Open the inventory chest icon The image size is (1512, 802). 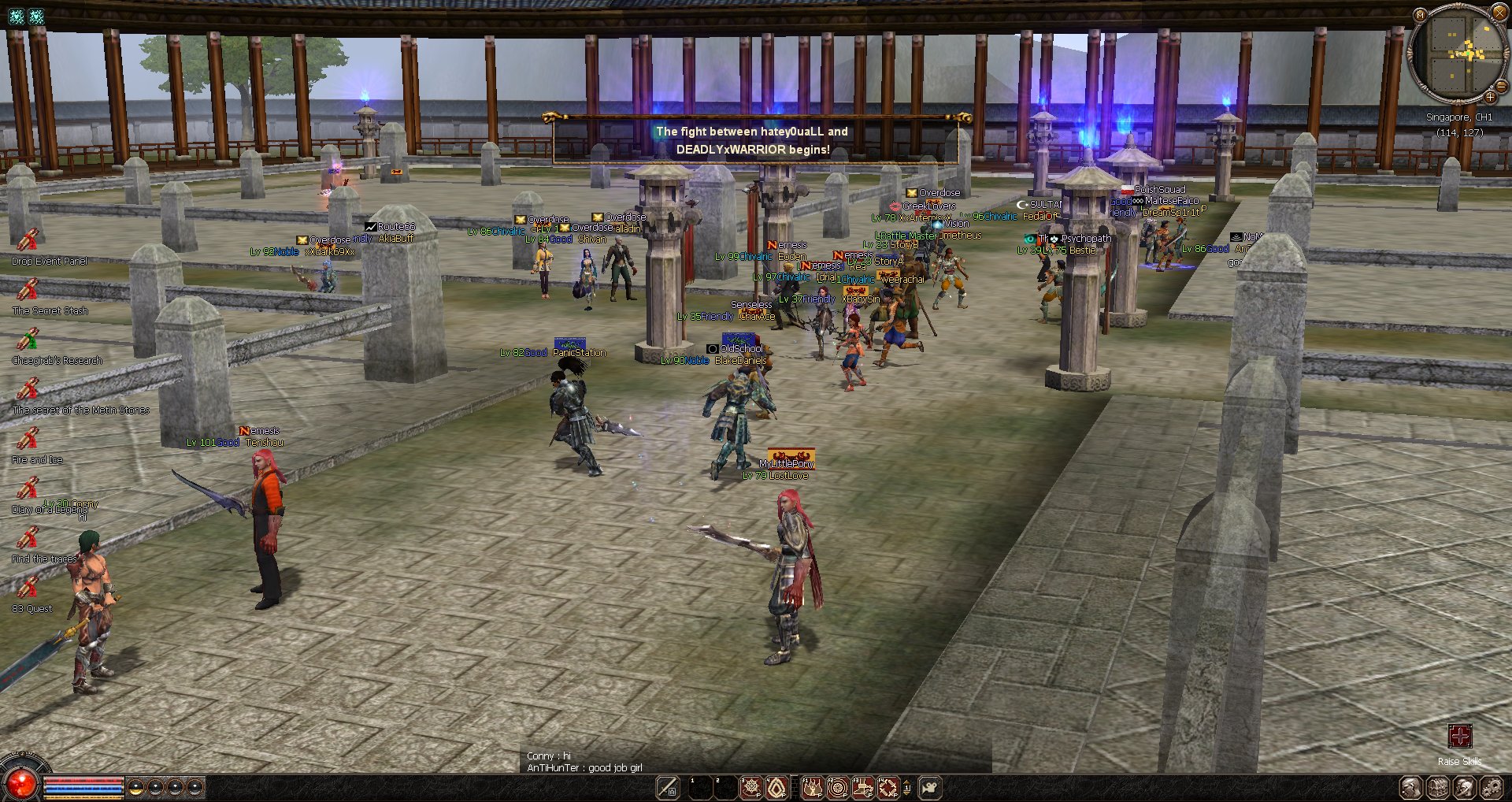pos(1438,787)
